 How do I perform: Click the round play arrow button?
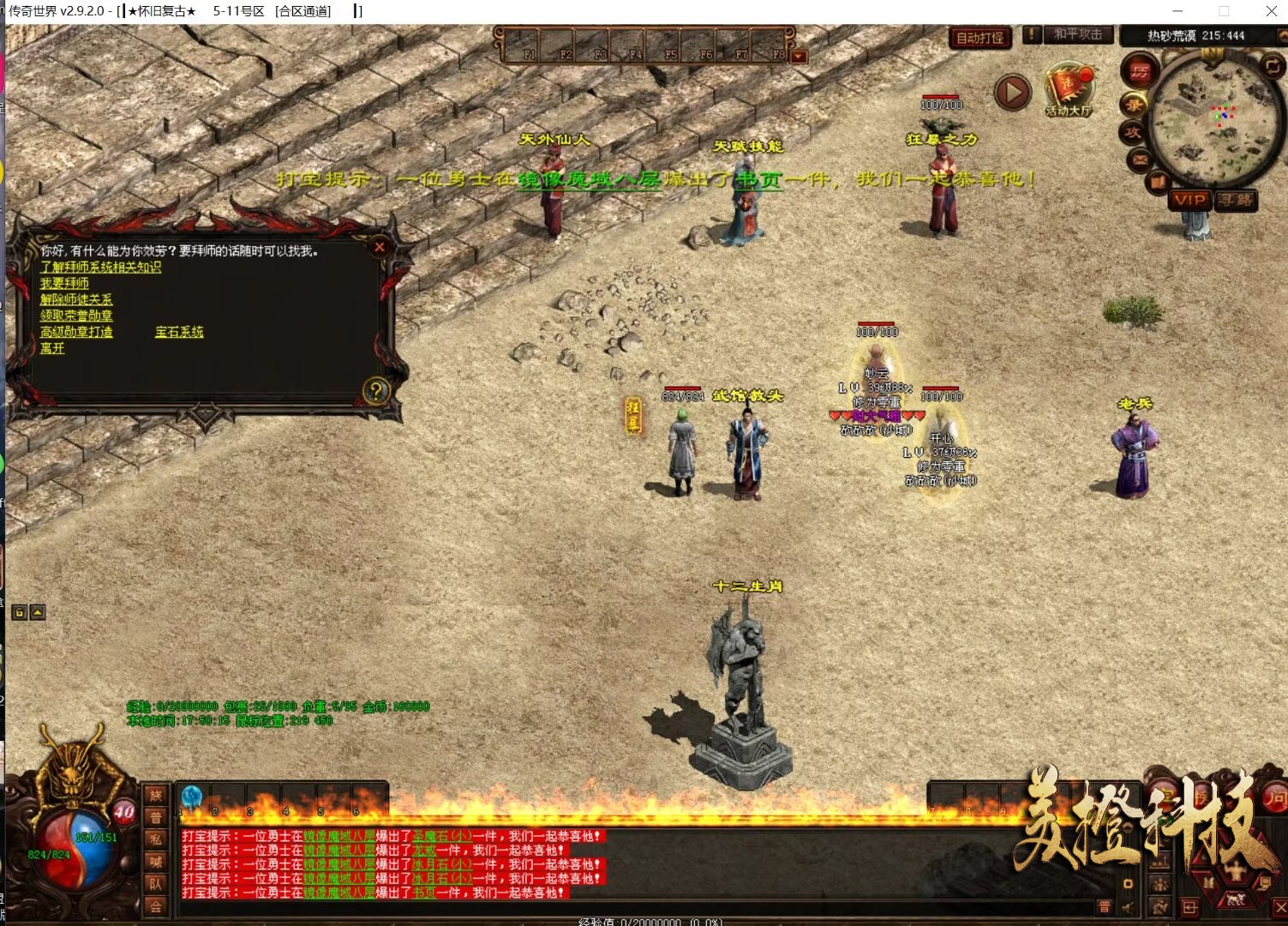(1012, 92)
